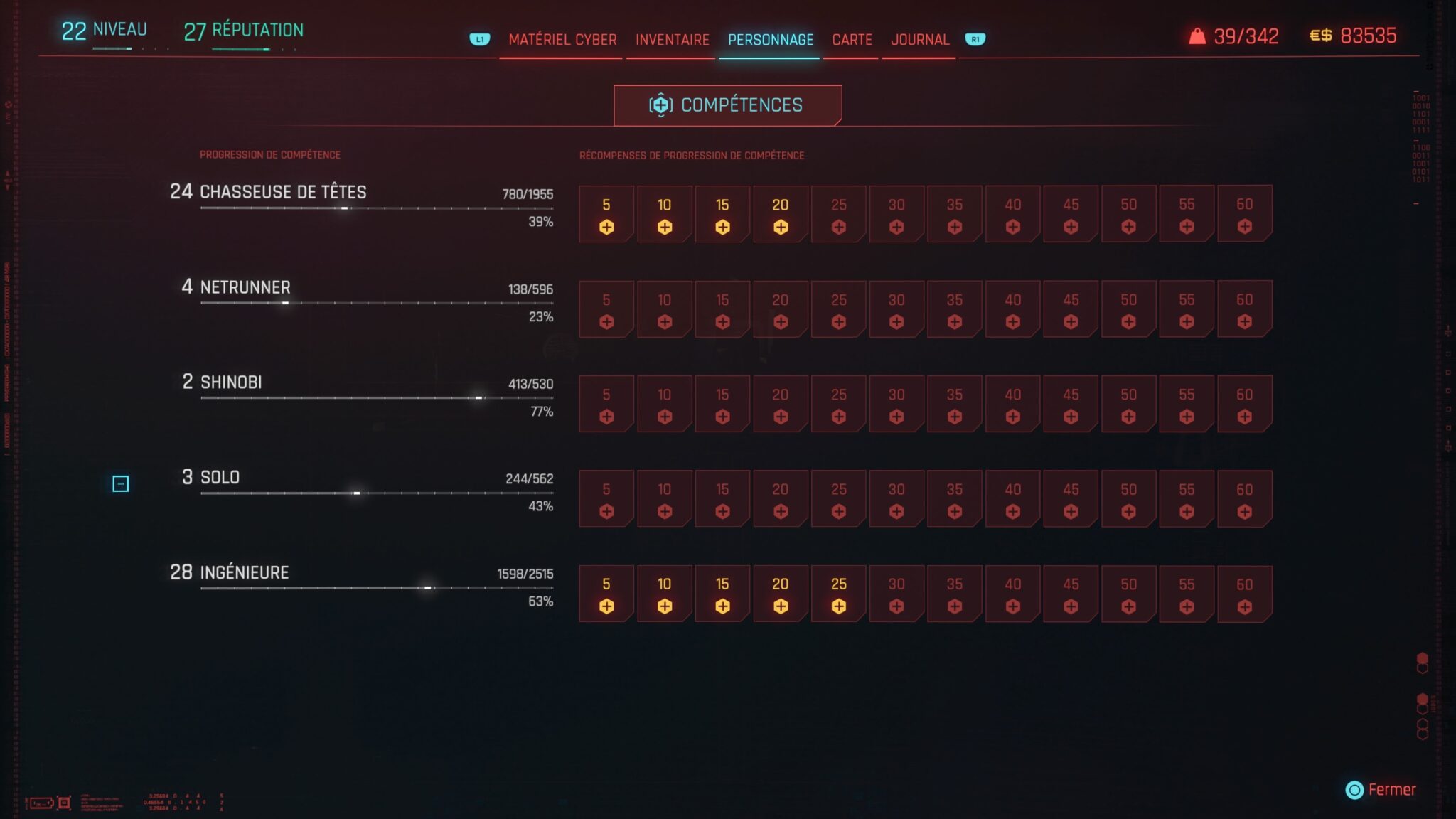This screenshot has width=1456, height=819.
Task: Select the level 20 Chasseuse de Têtes reward icon
Action: click(x=780, y=213)
